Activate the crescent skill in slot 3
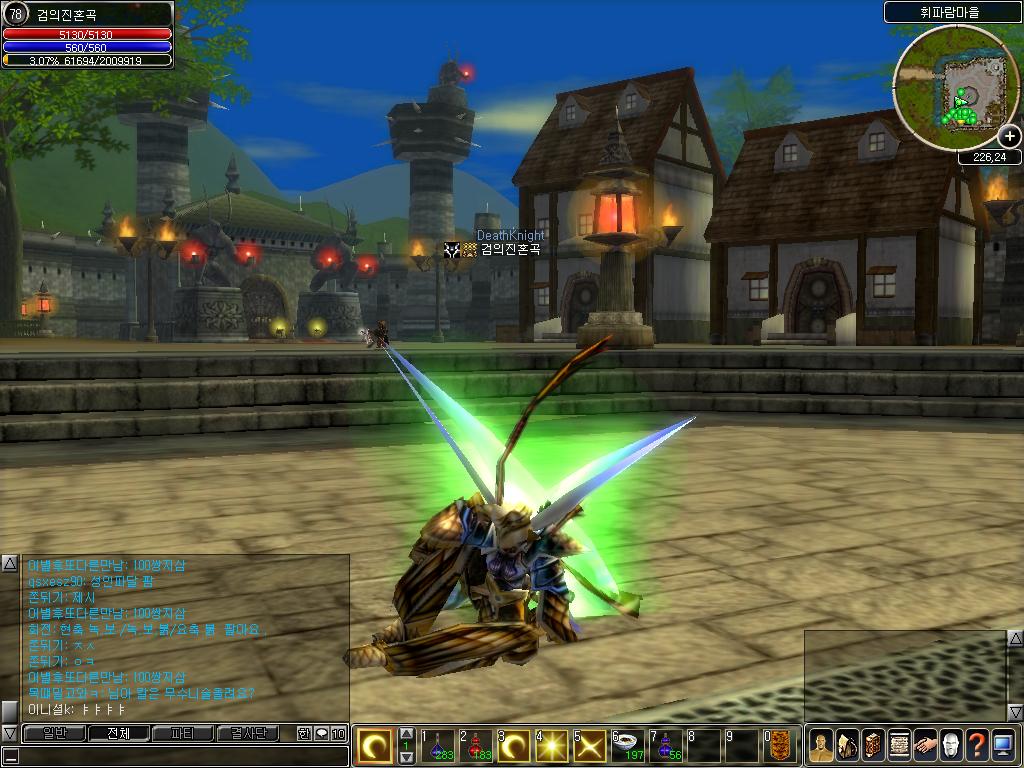The height and width of the screenshot is (768, 1024). [515, 746]
